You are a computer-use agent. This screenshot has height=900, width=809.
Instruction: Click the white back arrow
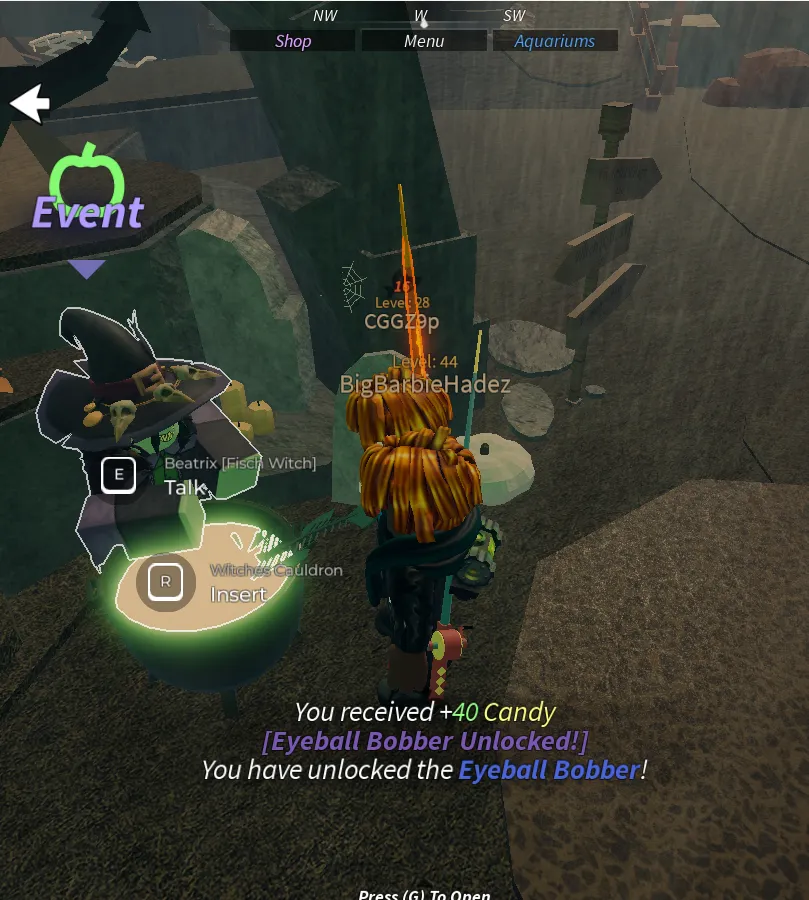point(30,103)
